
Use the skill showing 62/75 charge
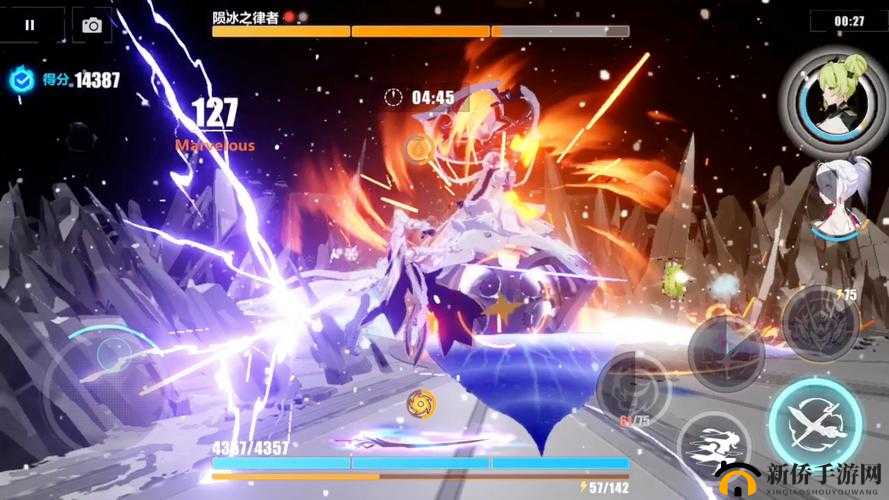pyautogui.click(x=635, y=388)
